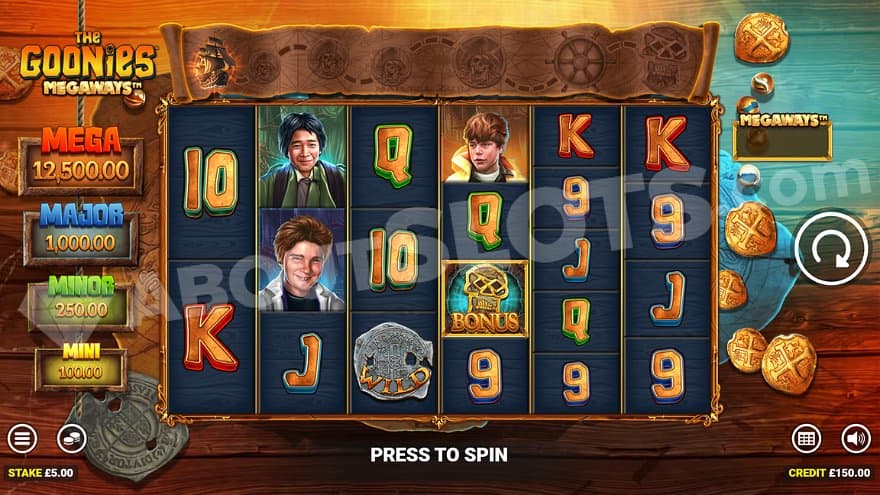Toggle the sound speaker button
The image size is (880, 495).
pyautogui.click(x=856, y=438)
